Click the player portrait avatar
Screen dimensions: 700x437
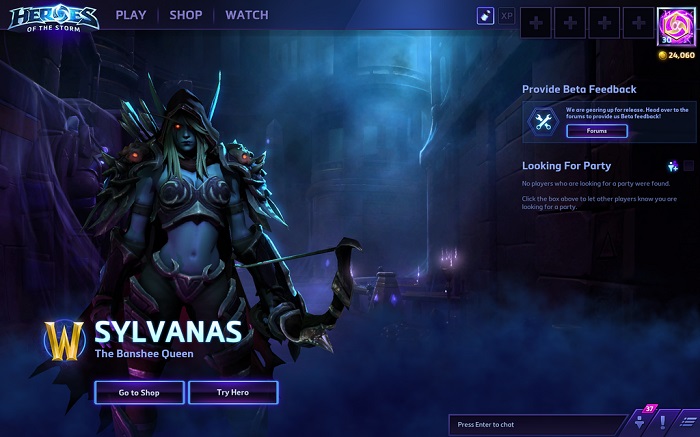676,25
